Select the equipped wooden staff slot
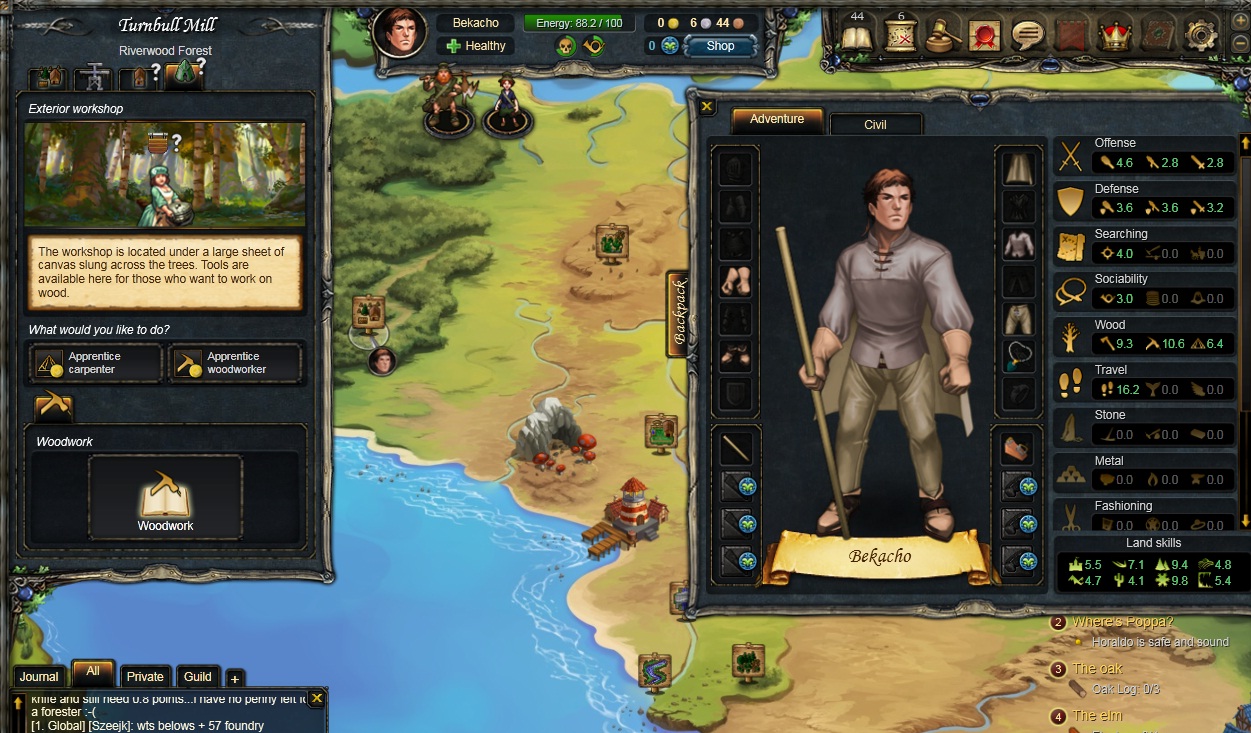This screenshot has width=1251, height=733. coord(736,448)
